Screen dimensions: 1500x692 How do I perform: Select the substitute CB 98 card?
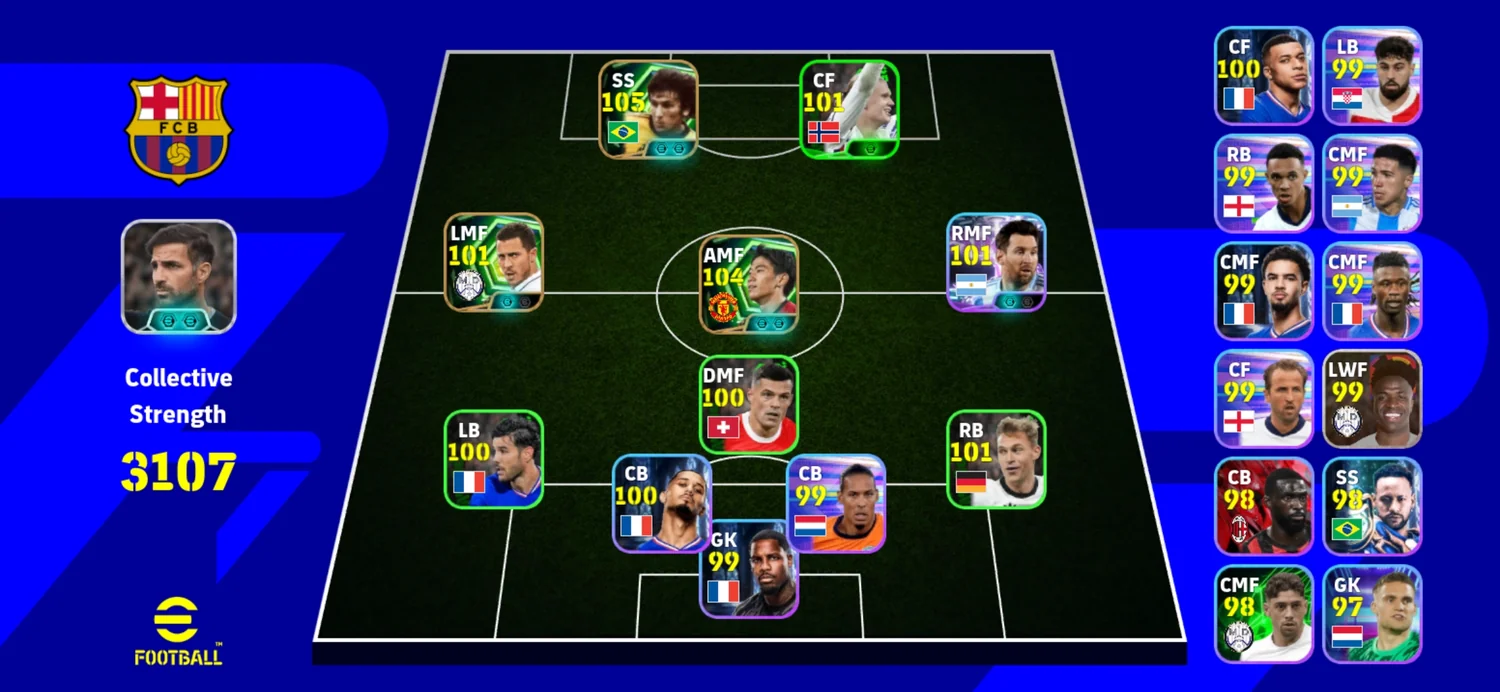point(1263,506)
